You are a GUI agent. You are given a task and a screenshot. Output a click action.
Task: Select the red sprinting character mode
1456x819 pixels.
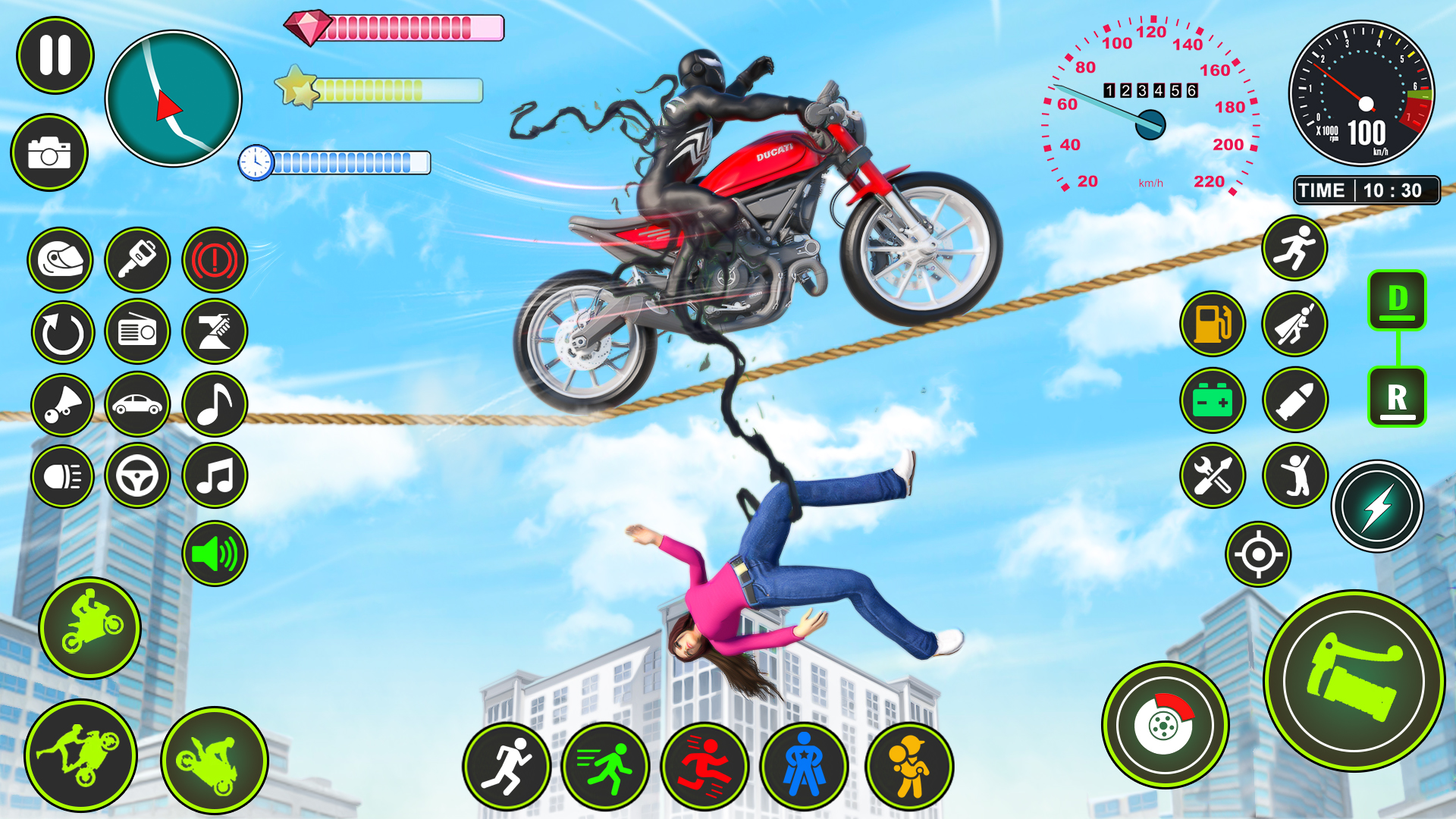[708, 766]
